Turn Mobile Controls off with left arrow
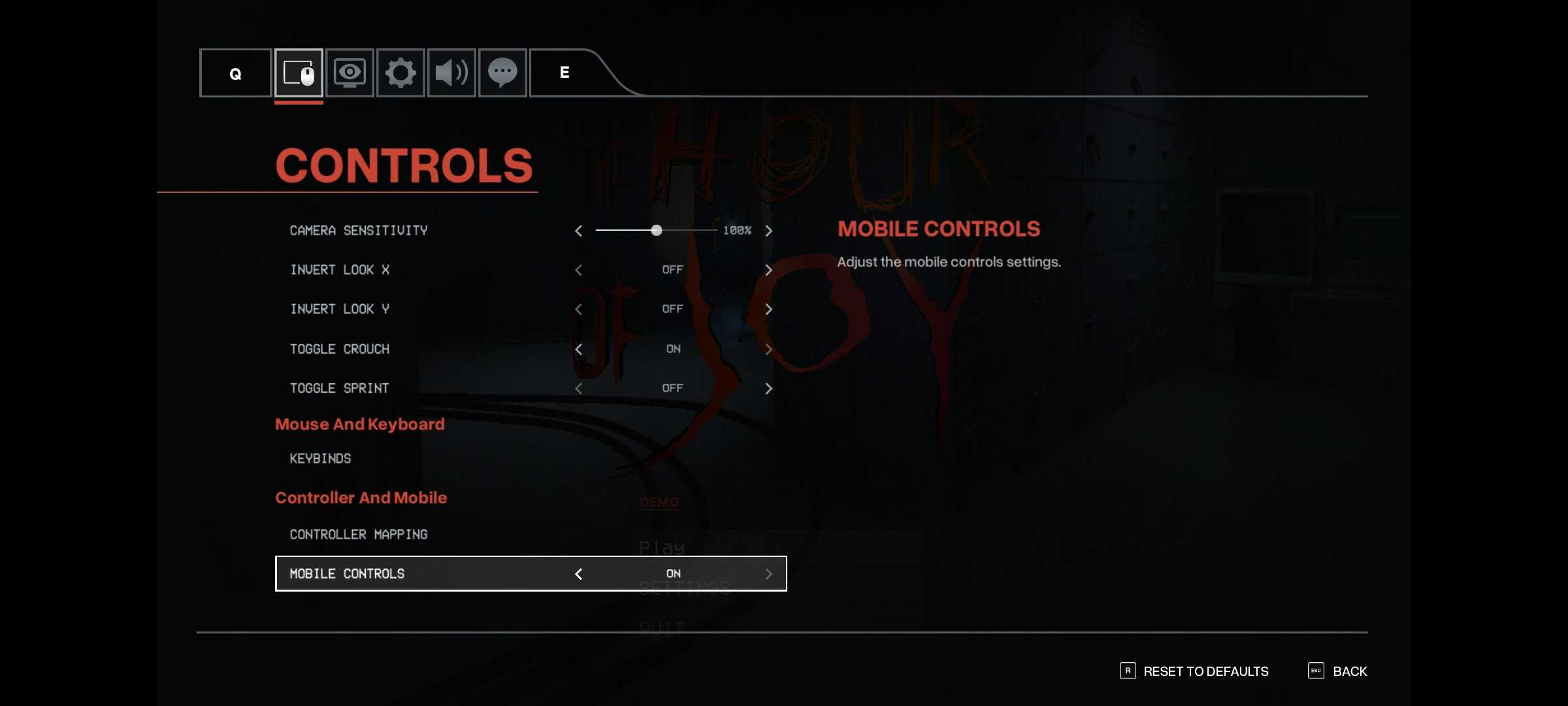Image resolution: width=1568 pixels, height=706 pixels. click(x=578, y=574)
